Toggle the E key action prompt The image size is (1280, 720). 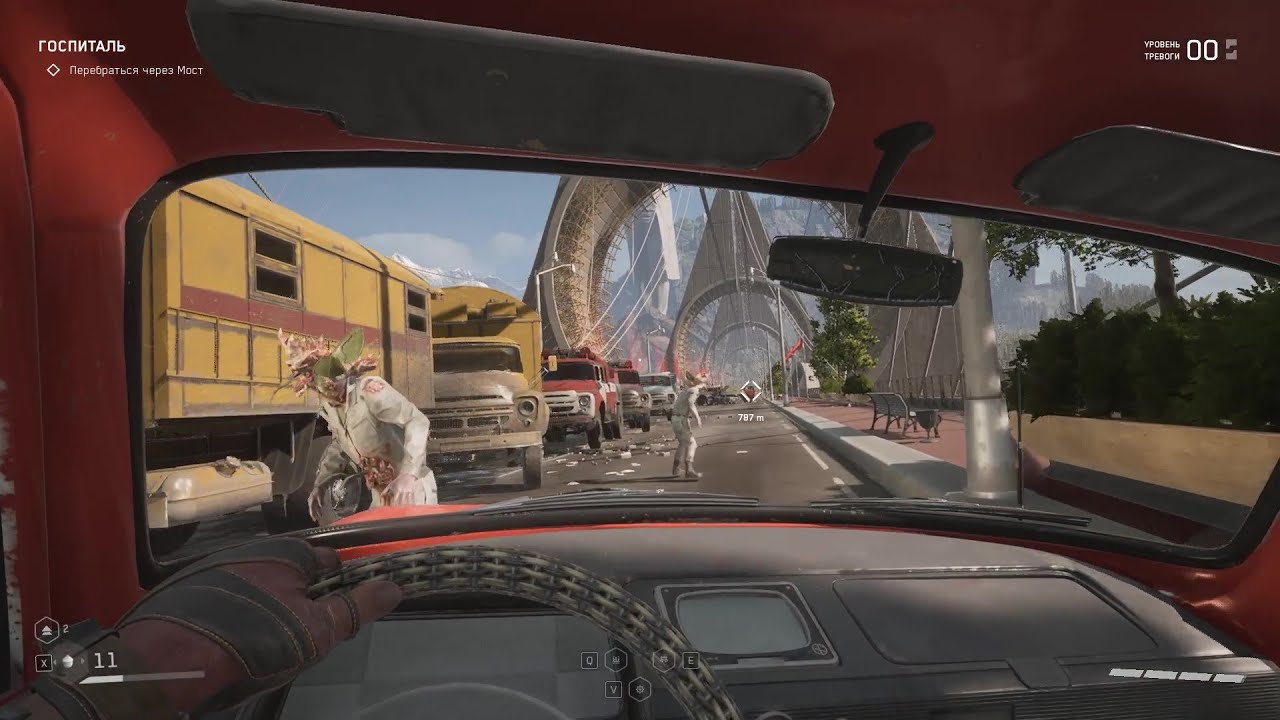690,660
